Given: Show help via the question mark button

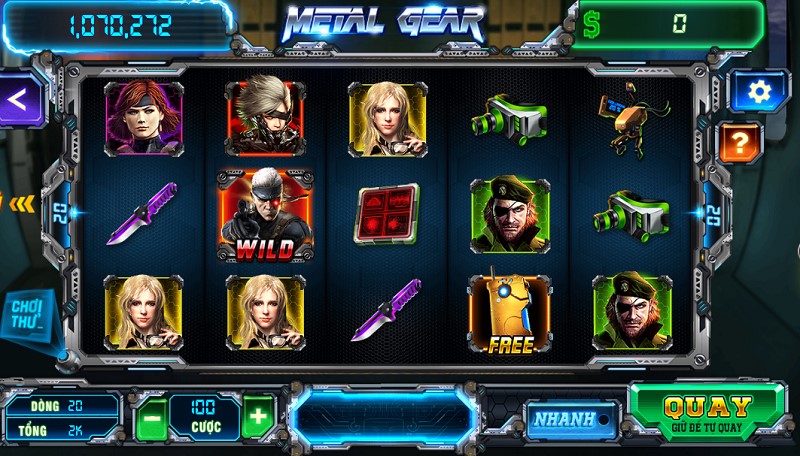Looking at the screenshot, I should [741, 140].
